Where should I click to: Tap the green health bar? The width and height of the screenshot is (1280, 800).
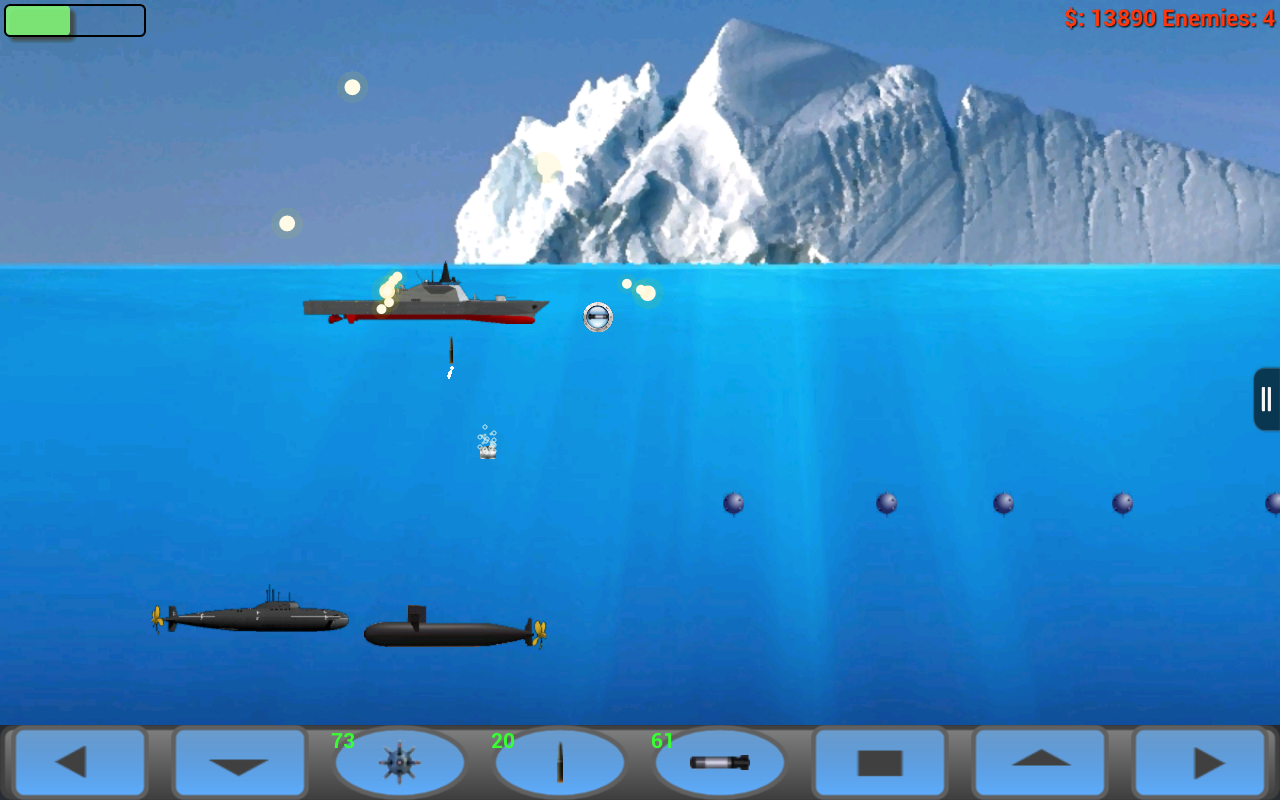coord(40,19)
